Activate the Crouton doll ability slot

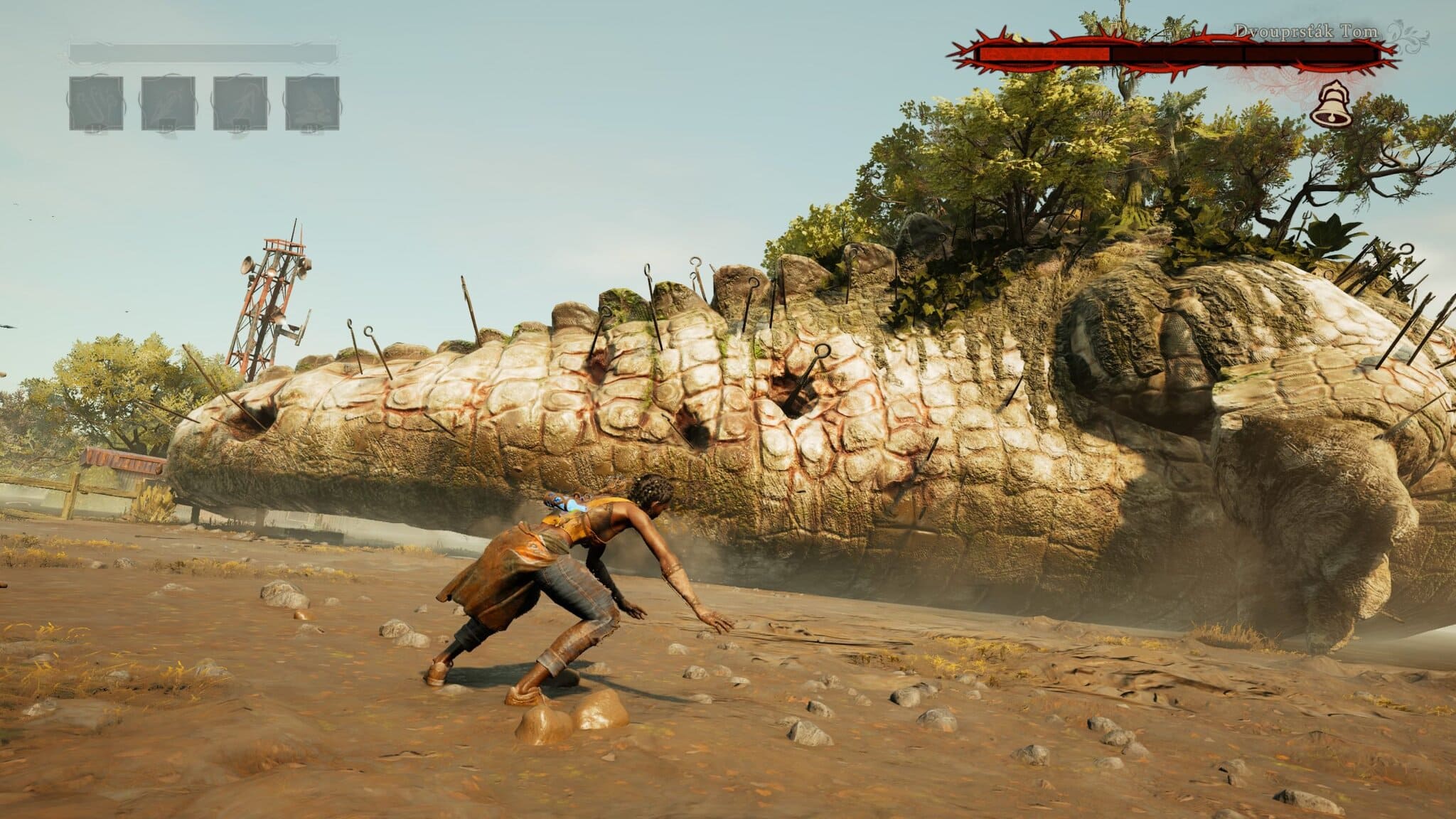[312, 103]
